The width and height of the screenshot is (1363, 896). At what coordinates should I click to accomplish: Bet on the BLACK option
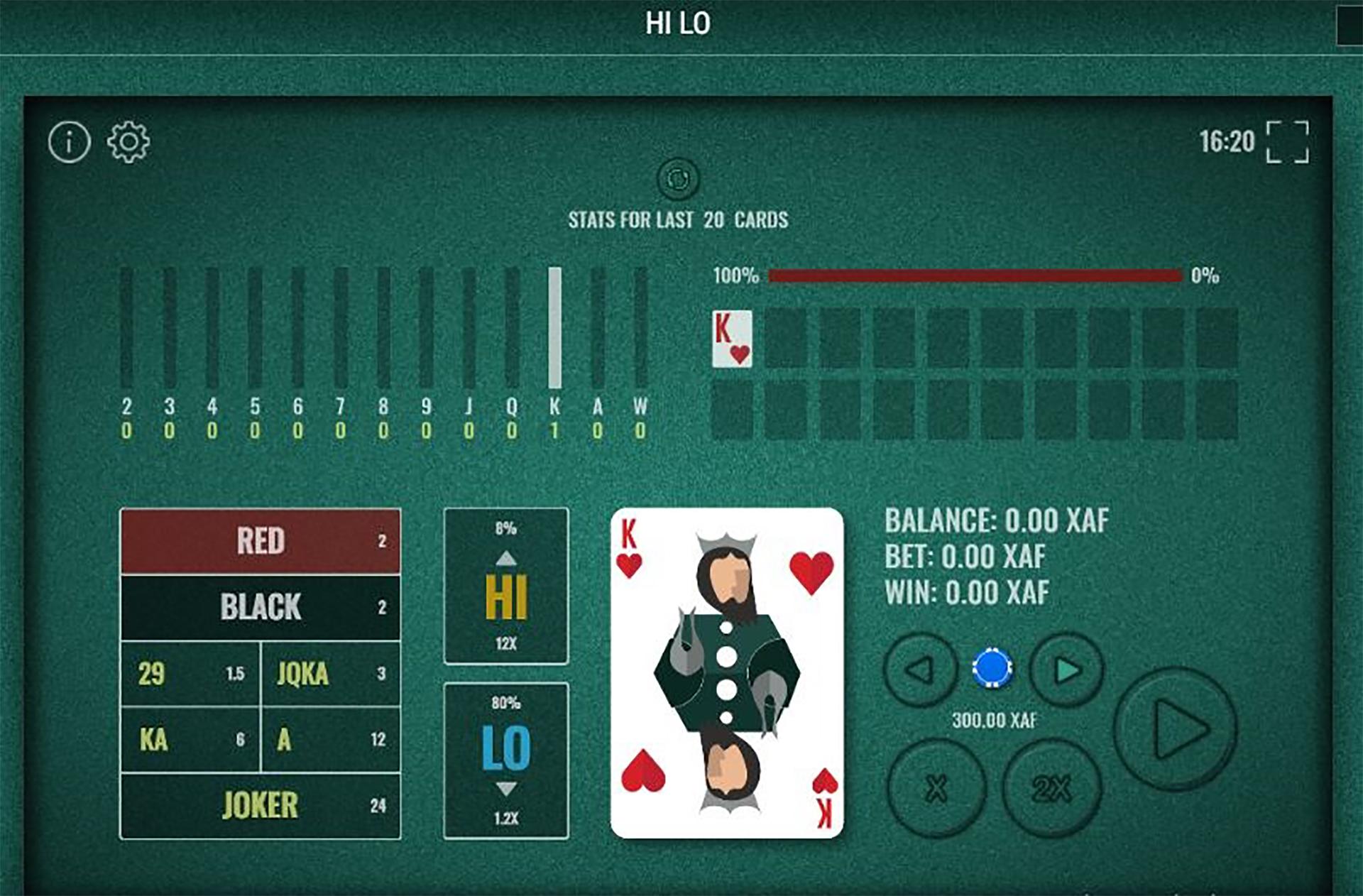[x=261, y=607]
